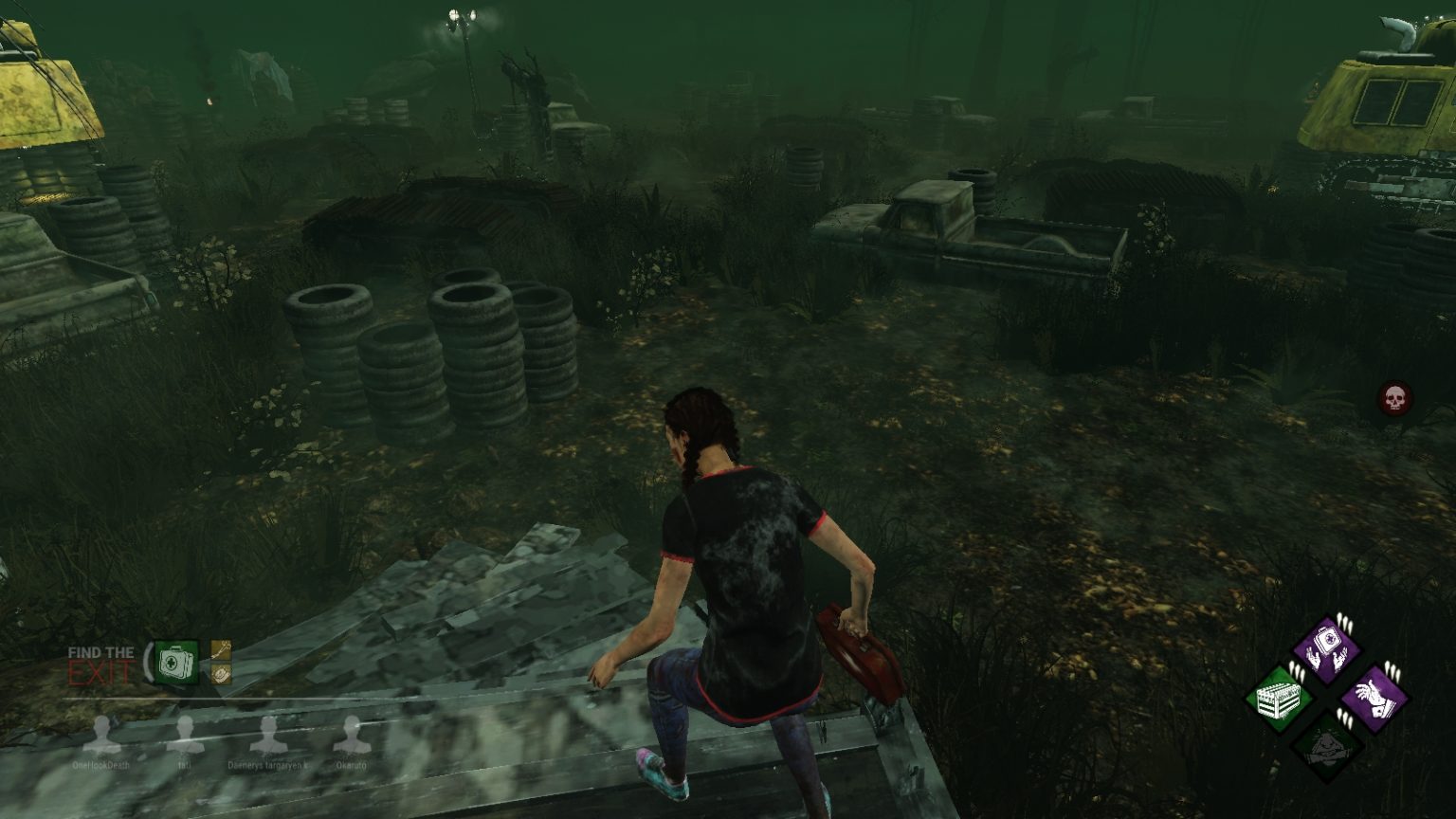
Task: Click the red EXIT objective label
Action: 97,672
